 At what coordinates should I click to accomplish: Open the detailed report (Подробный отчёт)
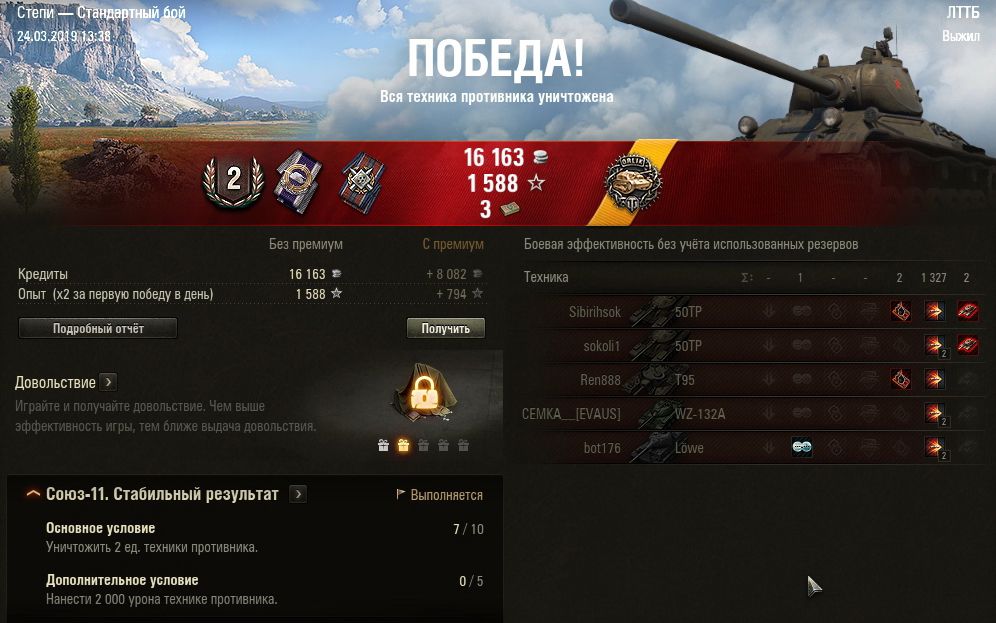pyautogui.click(x=98, y=329)
